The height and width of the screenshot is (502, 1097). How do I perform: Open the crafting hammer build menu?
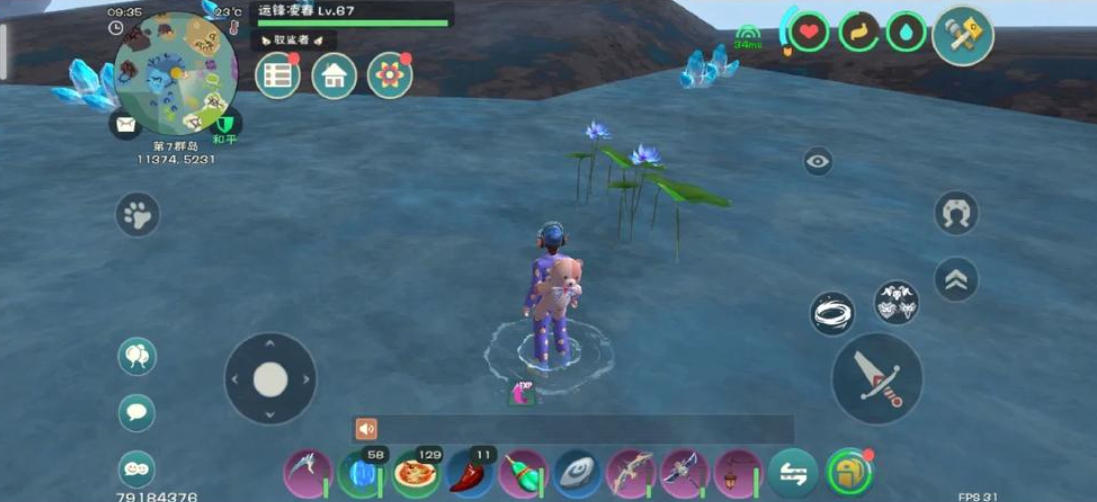click(962, 36)
